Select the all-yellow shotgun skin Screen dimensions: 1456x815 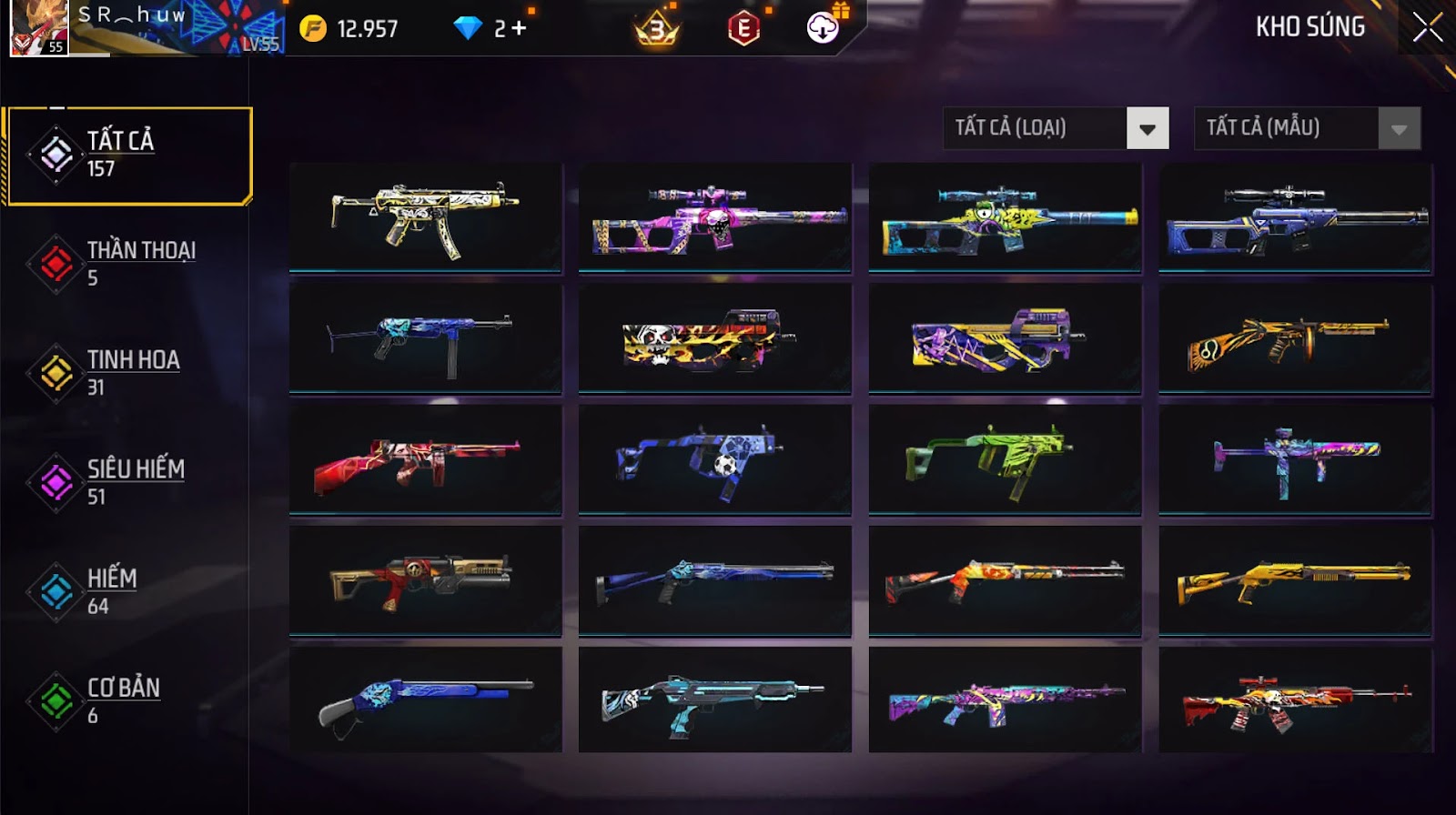point(1295,580)
